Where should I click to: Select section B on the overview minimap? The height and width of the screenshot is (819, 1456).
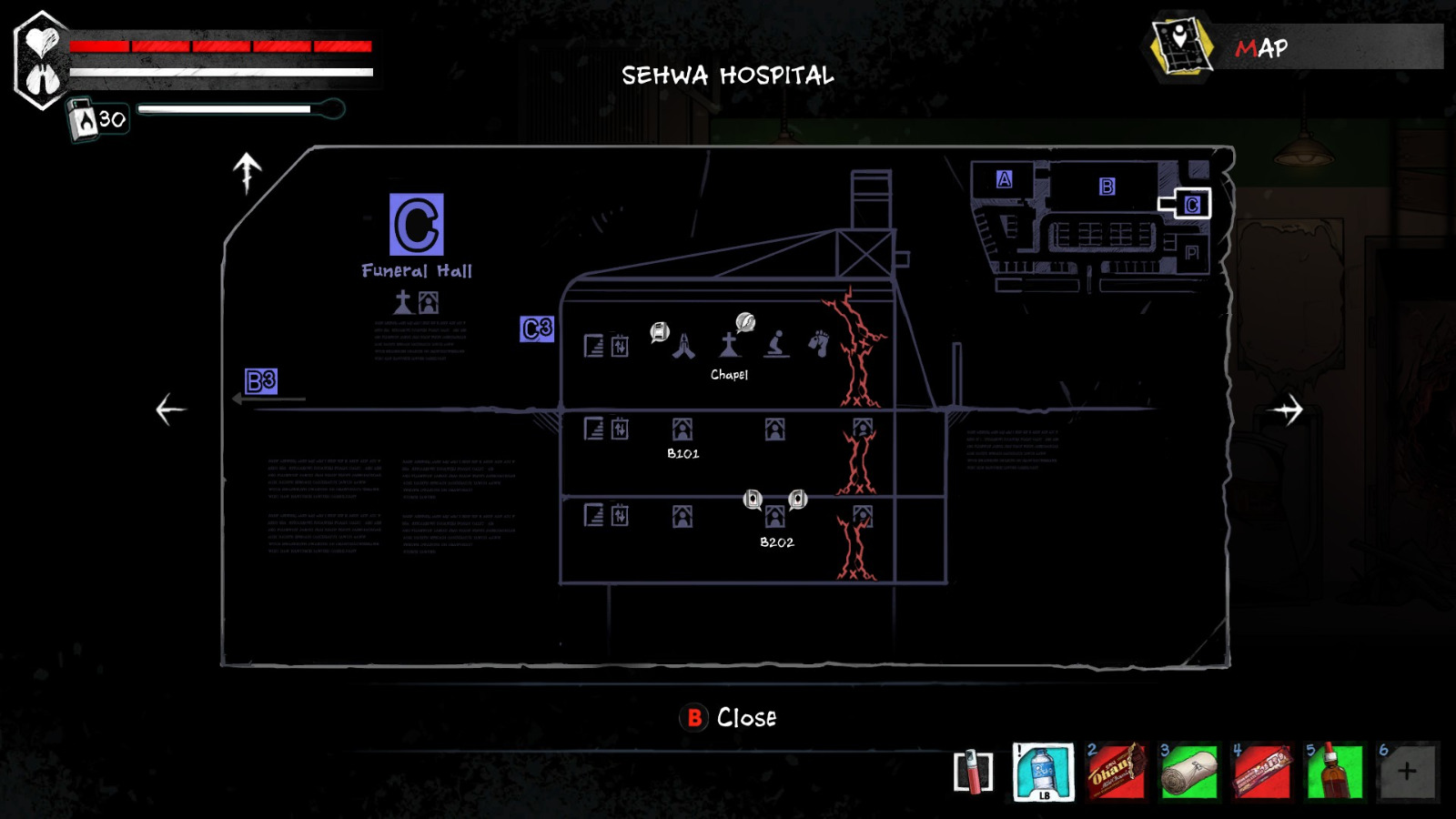1107,187
